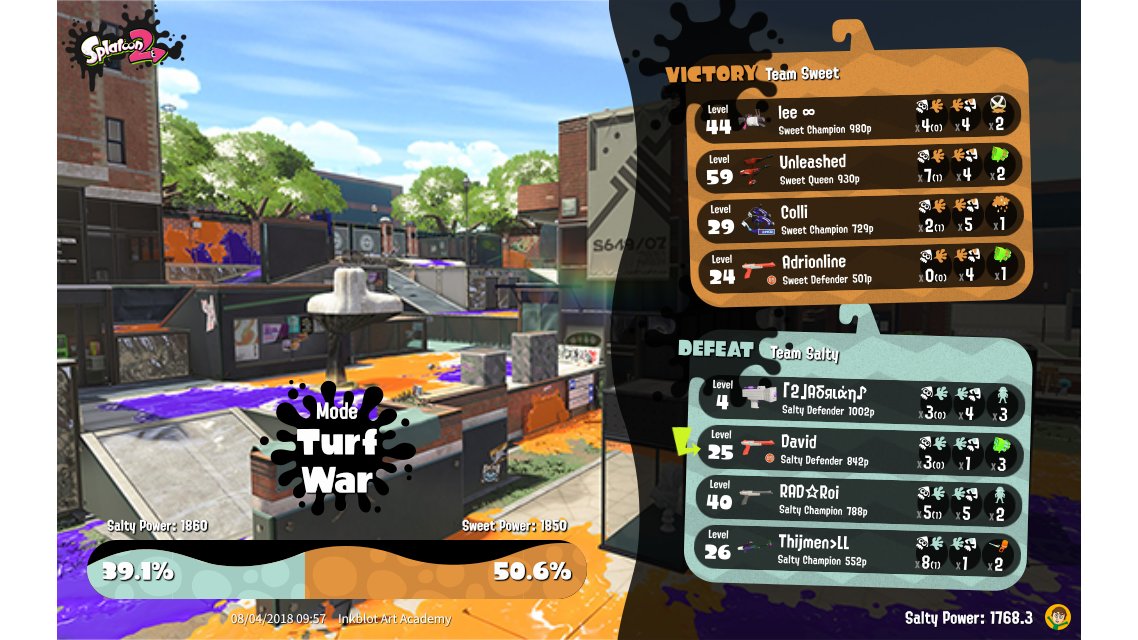Choose Colli in the results list
Image resolution: width=1138 pixels, height=640 pixels.
pyautogui.click(x=858, y=218)
